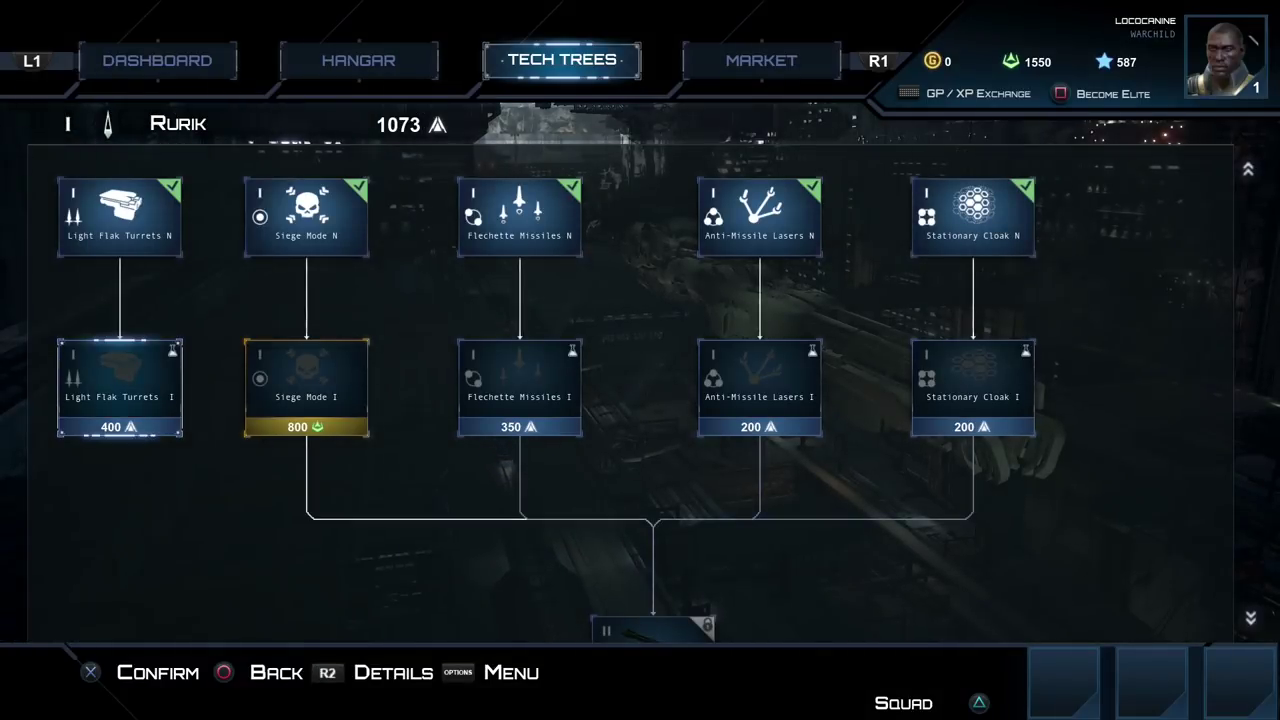This screenshot has width=1280, height=720.
Task: Research Light Flak Turrets I for 400
Action: [120, 388]
